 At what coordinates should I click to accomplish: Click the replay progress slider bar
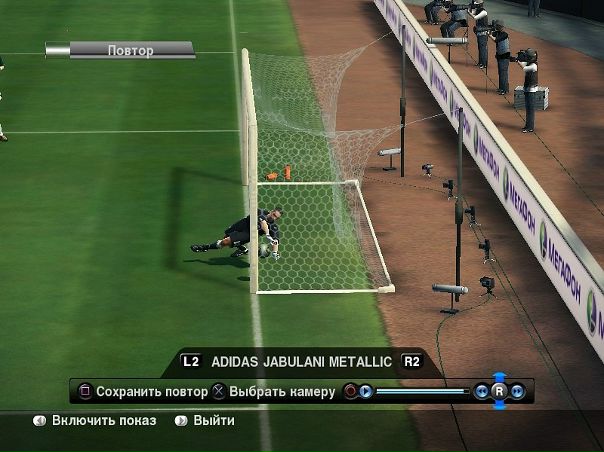pos(421,391)
